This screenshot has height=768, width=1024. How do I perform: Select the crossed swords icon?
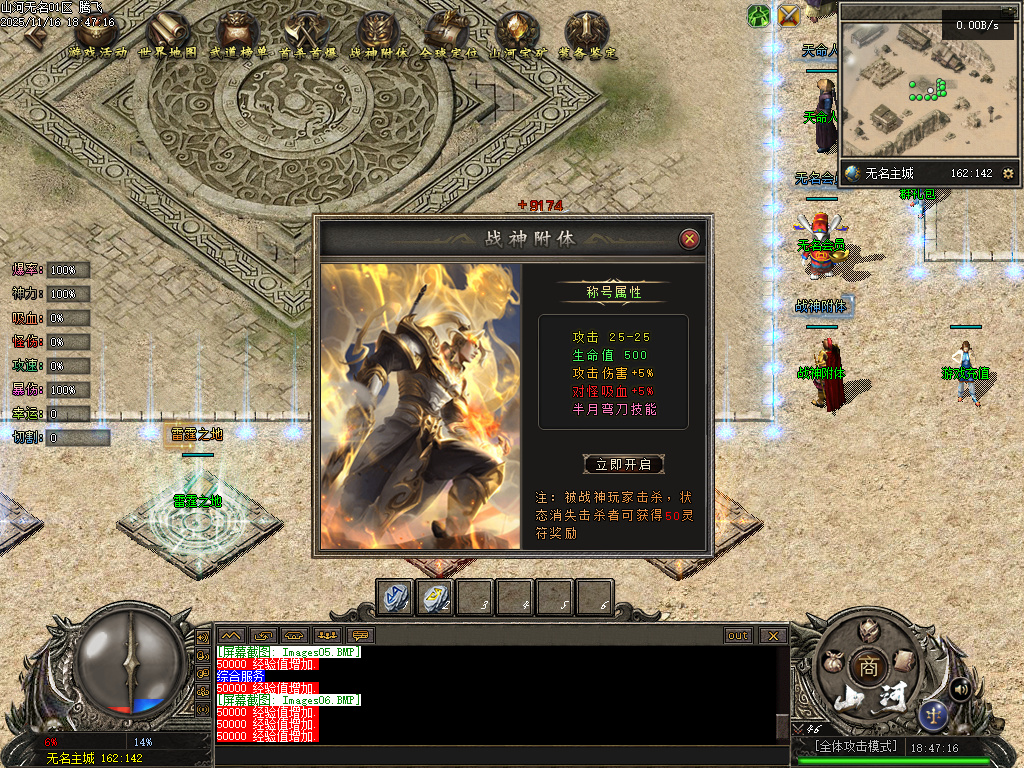tap(789, 16)
